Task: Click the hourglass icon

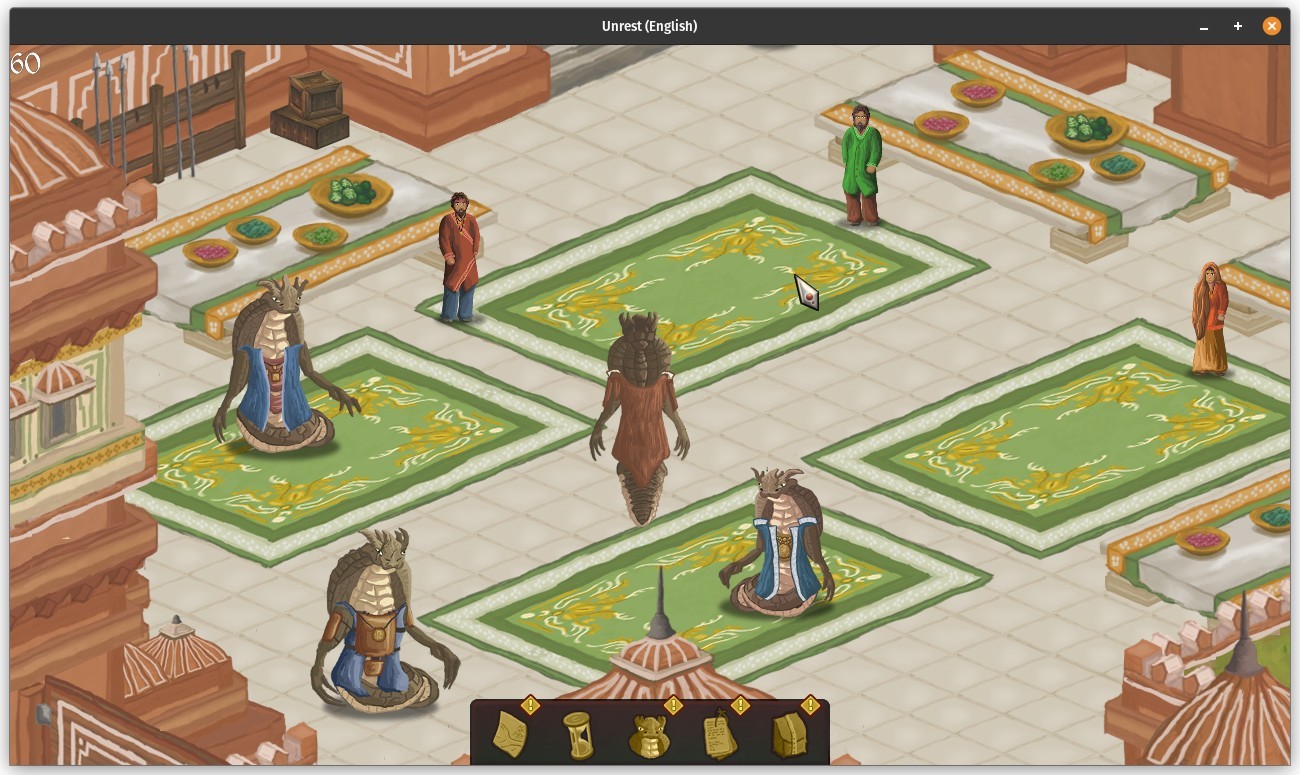Action: (577, 735)
